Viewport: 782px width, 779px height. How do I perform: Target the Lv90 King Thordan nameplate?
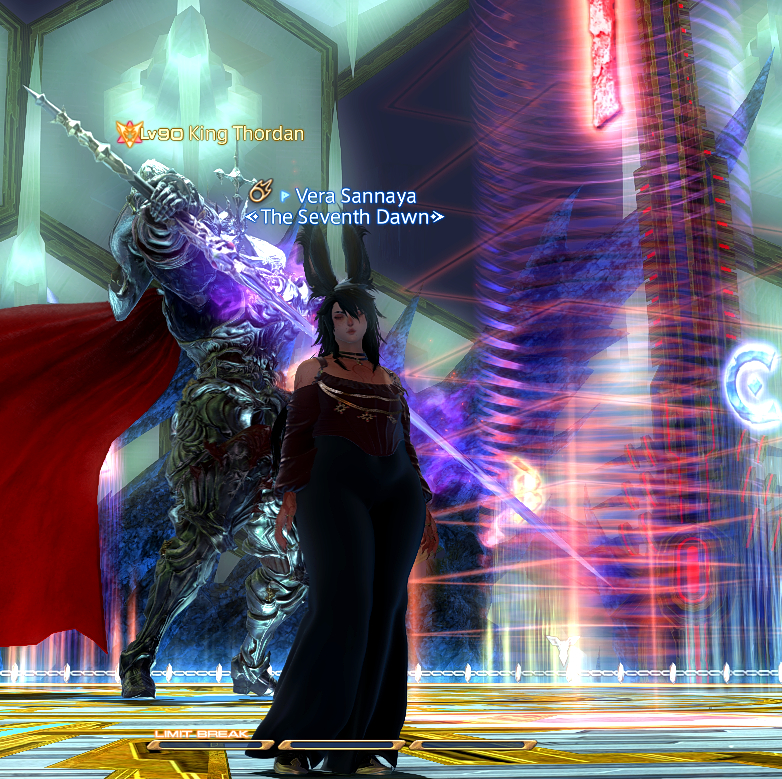click(x=222, y=133)
